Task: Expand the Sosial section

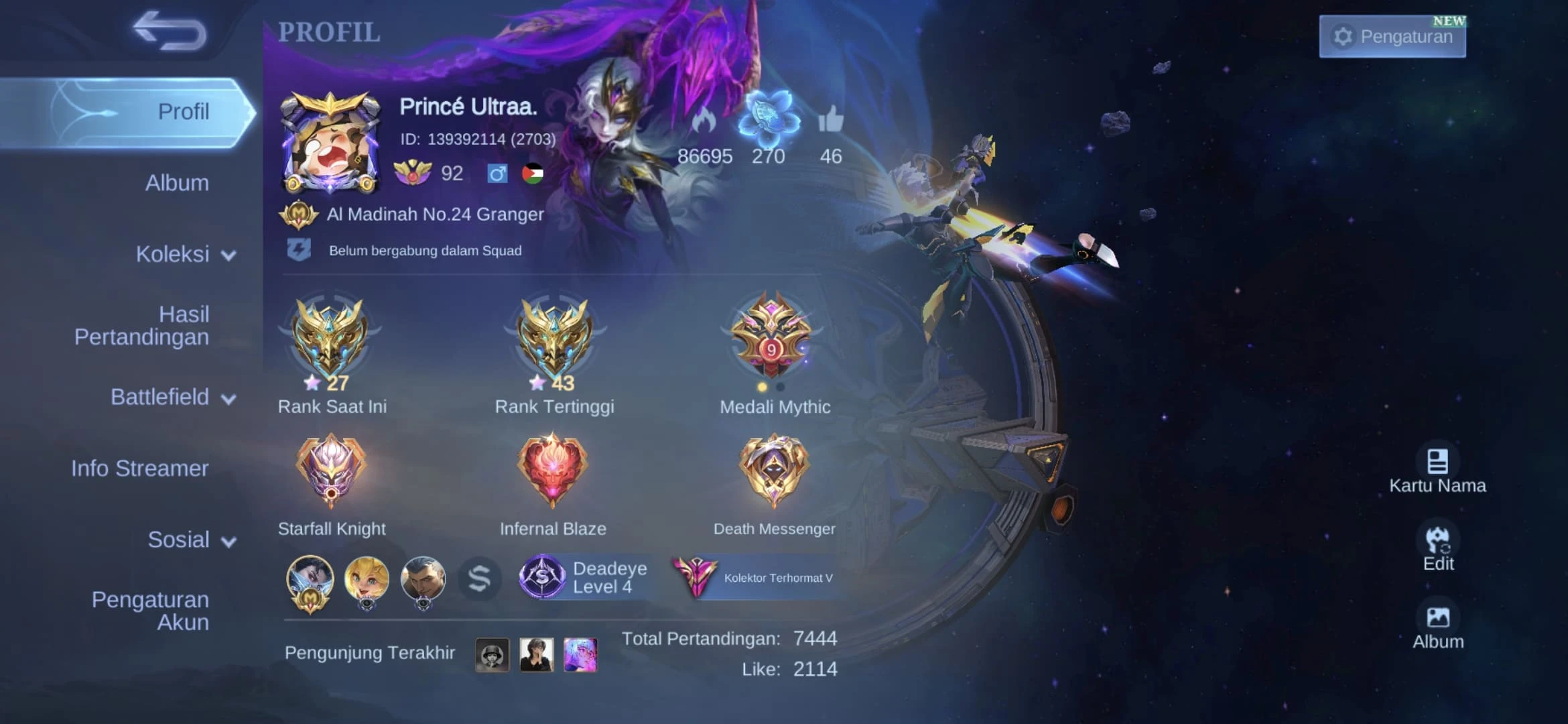Action: [x=191, y=540]
